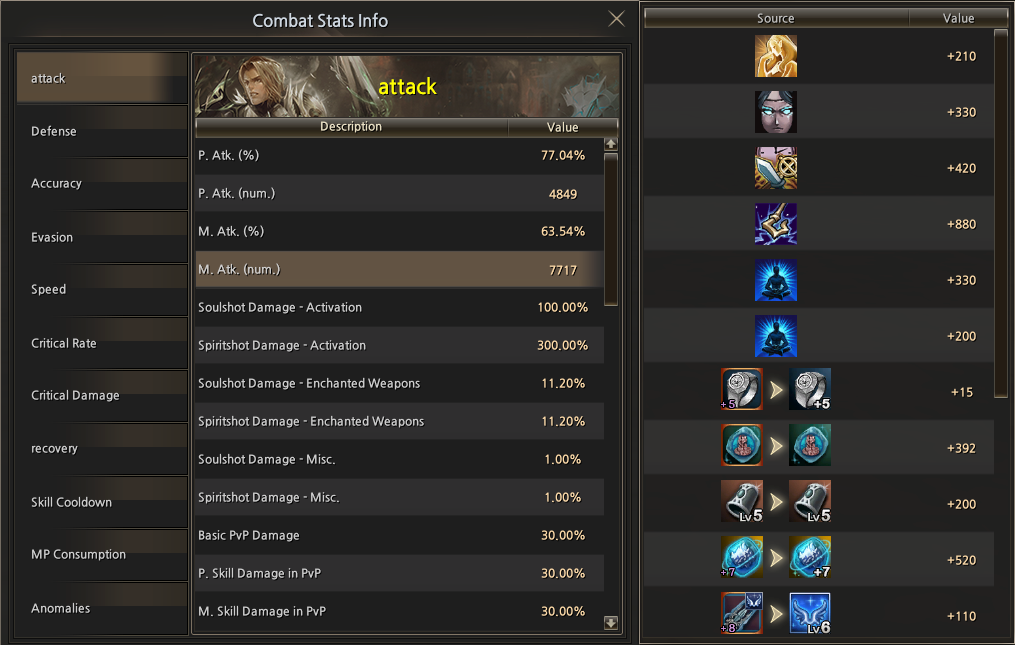Close the Combat Stats Info window
This screenshot has height=645, width=1015.
(617, 19)
